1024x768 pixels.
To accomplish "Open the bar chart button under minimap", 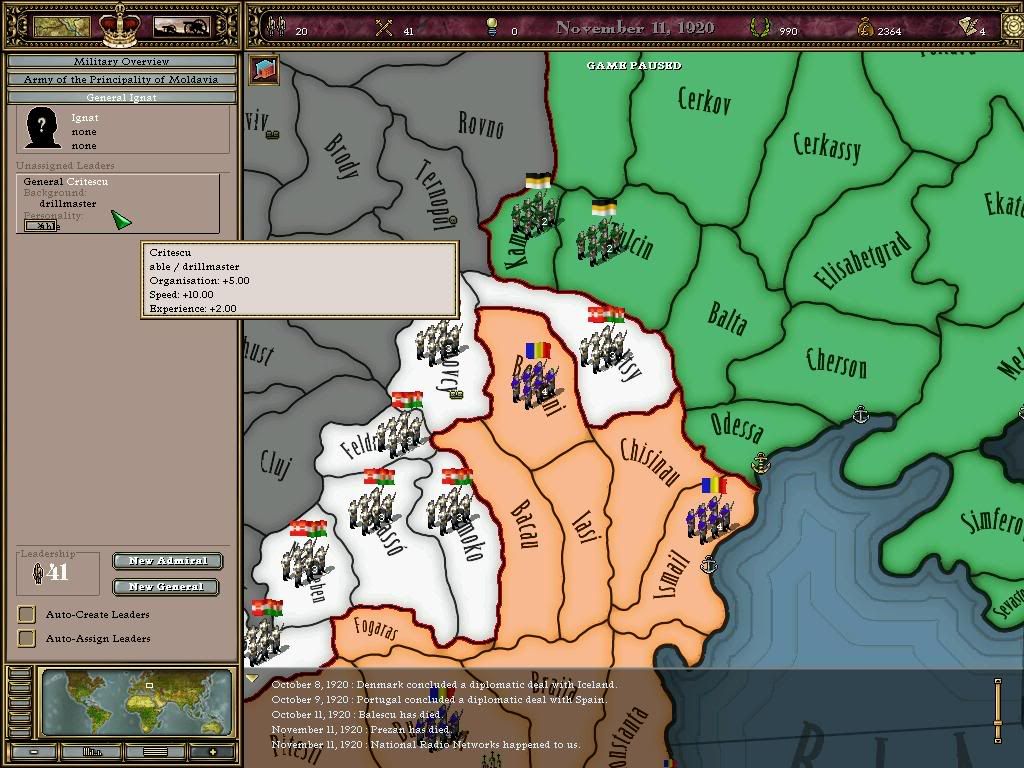I will point(93,752).
